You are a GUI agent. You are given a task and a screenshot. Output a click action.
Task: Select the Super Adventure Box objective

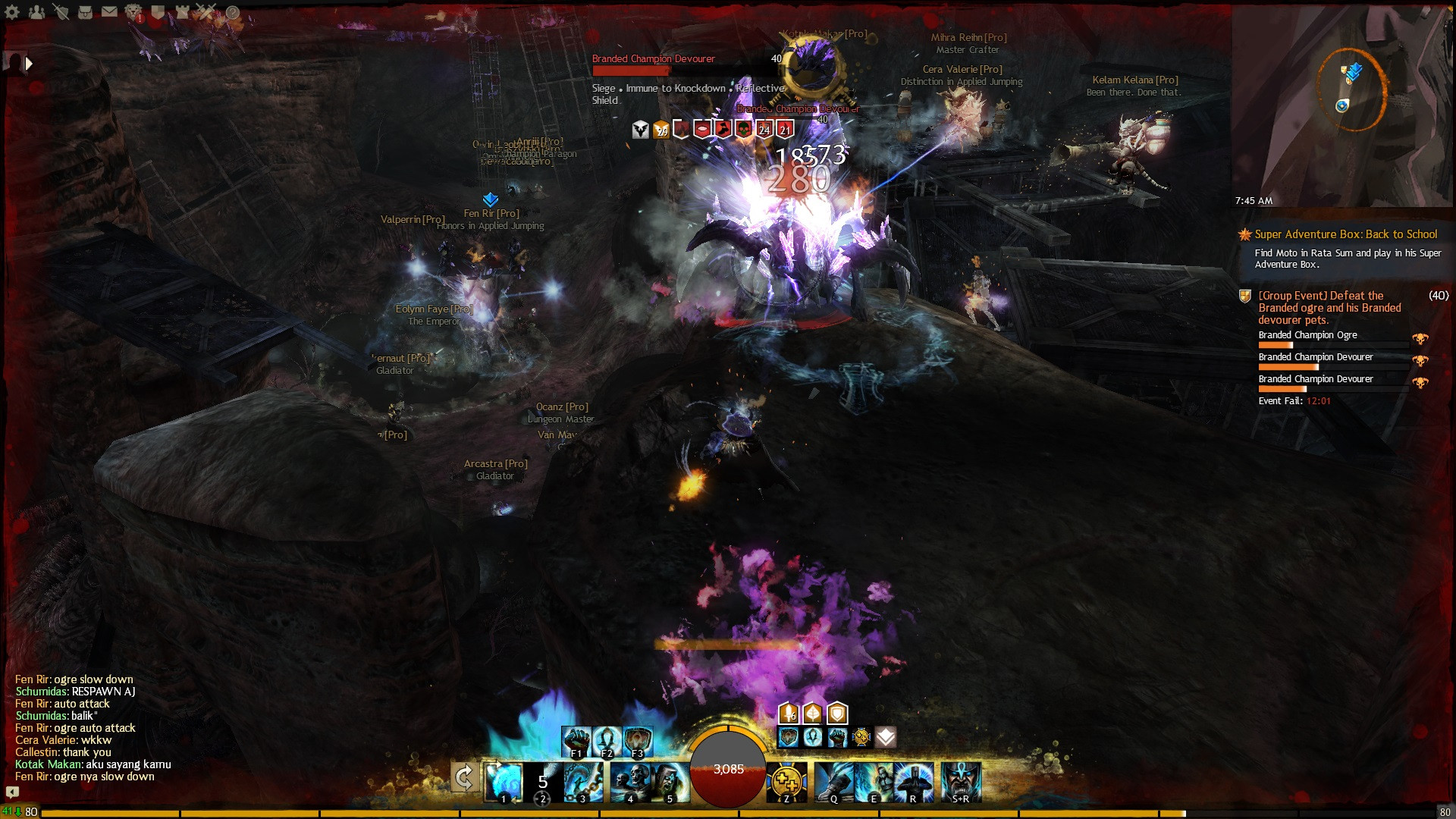coord(1345,235)
